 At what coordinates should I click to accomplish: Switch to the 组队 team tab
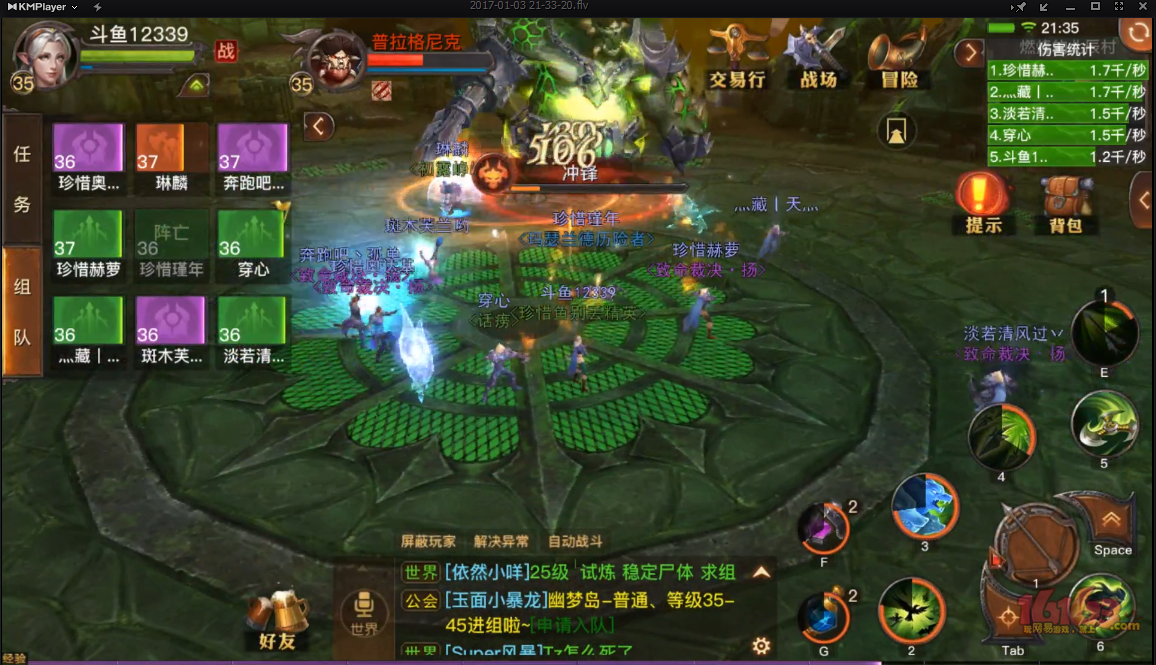tap(22, 311)
